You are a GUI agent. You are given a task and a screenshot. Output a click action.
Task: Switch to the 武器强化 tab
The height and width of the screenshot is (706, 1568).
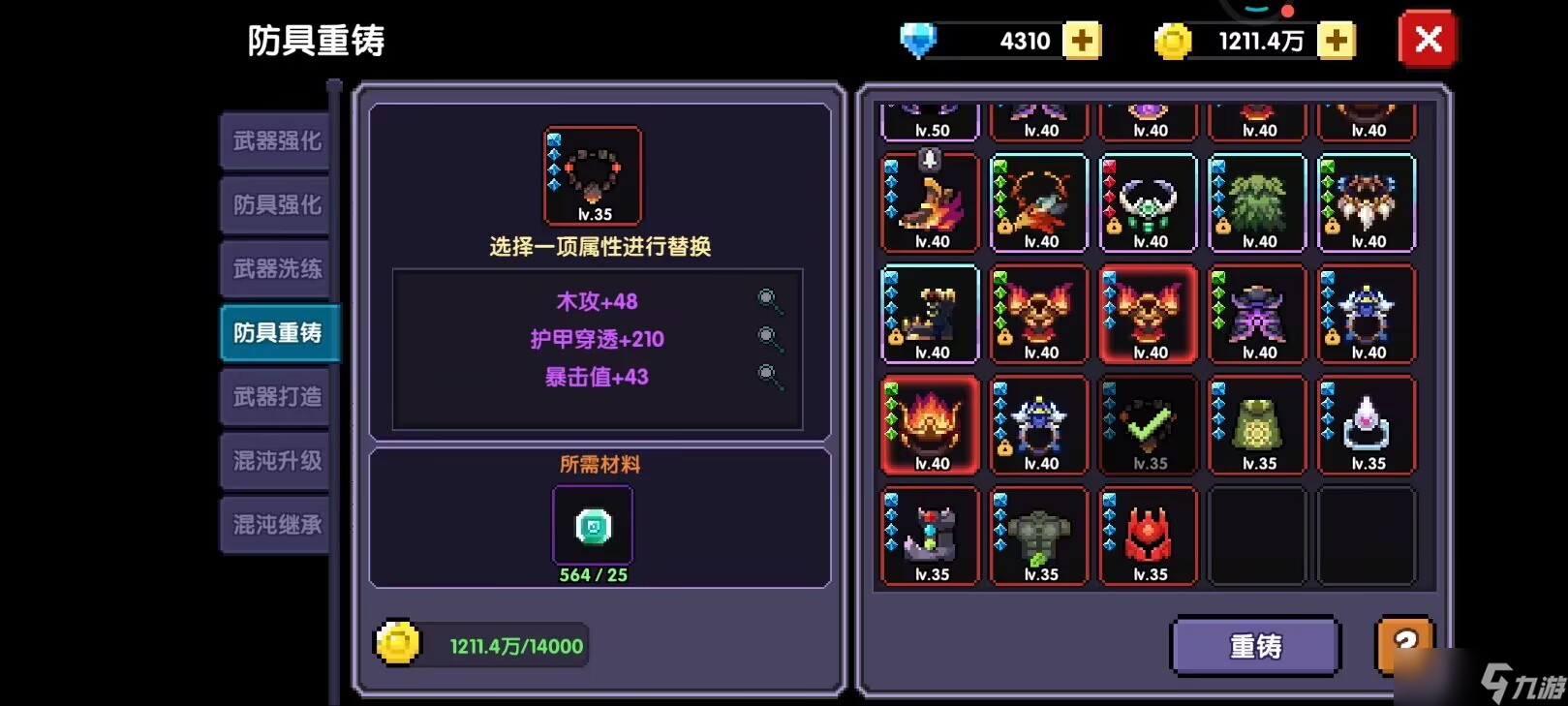[275, 141]
